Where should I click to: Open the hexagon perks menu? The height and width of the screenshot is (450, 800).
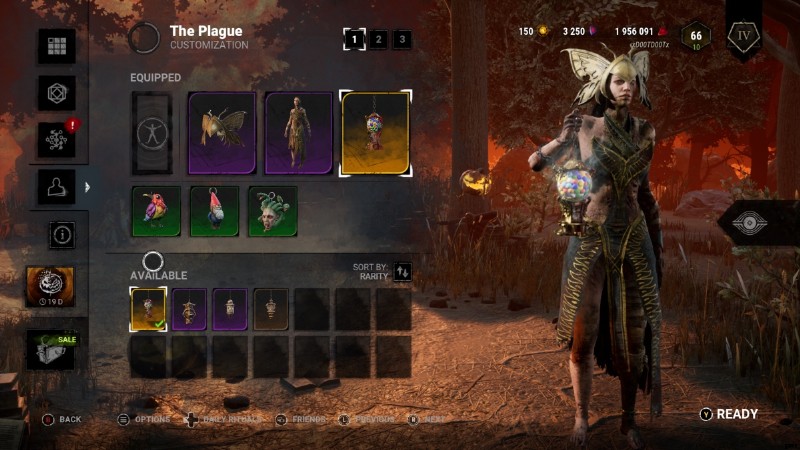pos(57,93)
